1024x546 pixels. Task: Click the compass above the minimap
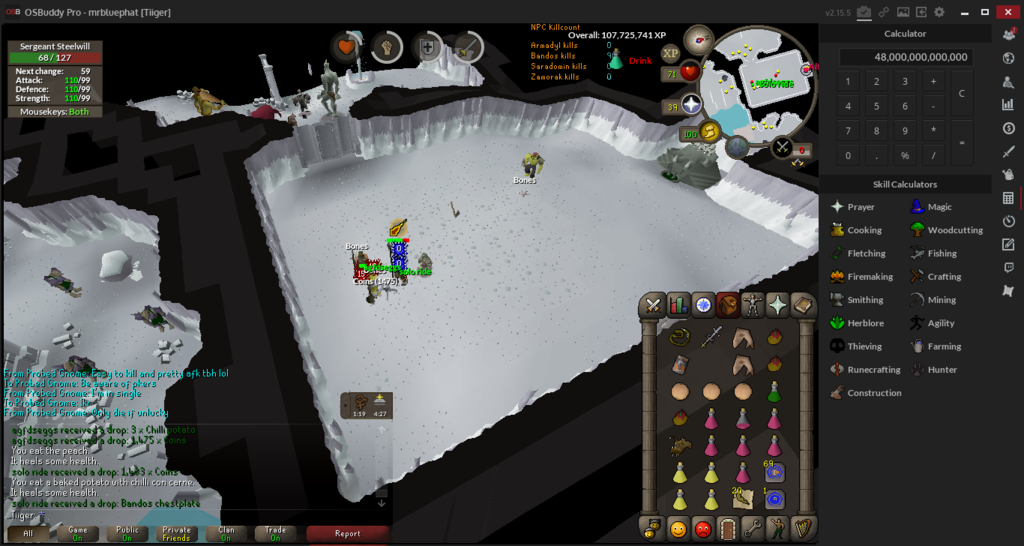point(698,42)
